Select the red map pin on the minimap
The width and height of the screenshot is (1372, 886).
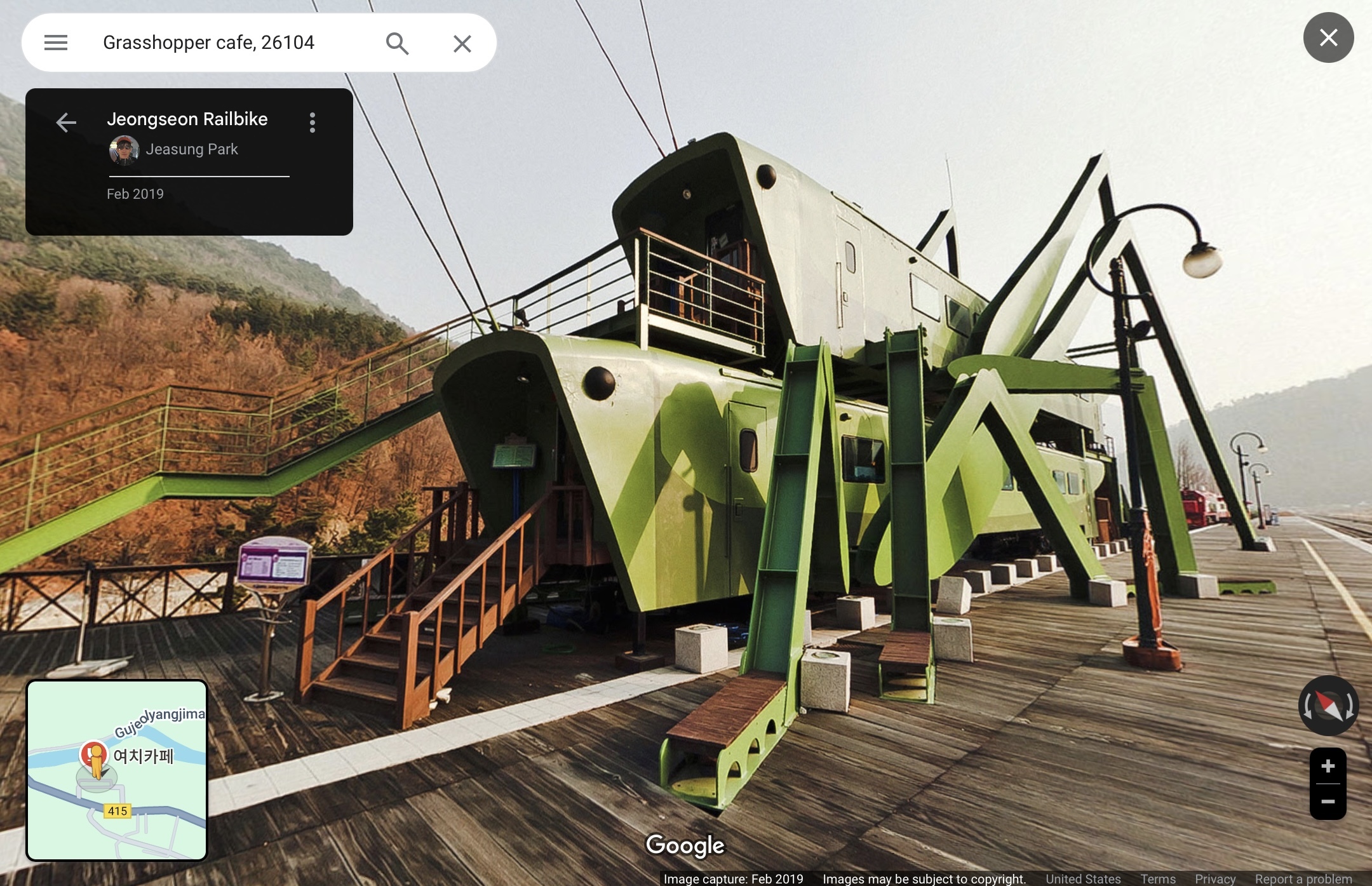click(x=93, y=755)
